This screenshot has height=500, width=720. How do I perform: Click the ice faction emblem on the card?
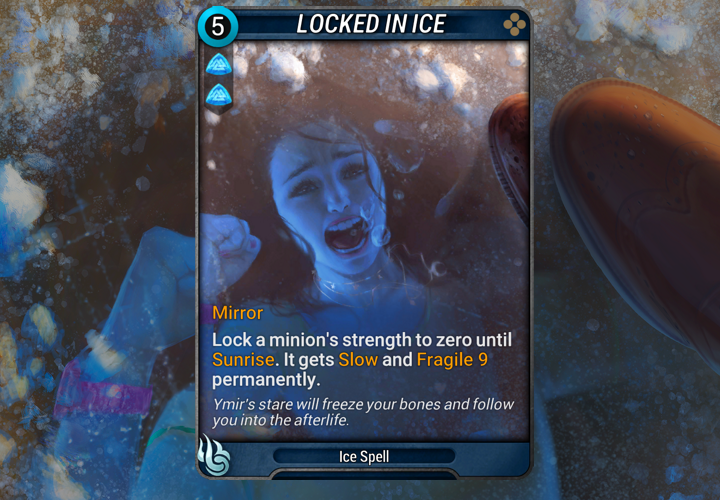pyautogui.click(x=216, y=455)
